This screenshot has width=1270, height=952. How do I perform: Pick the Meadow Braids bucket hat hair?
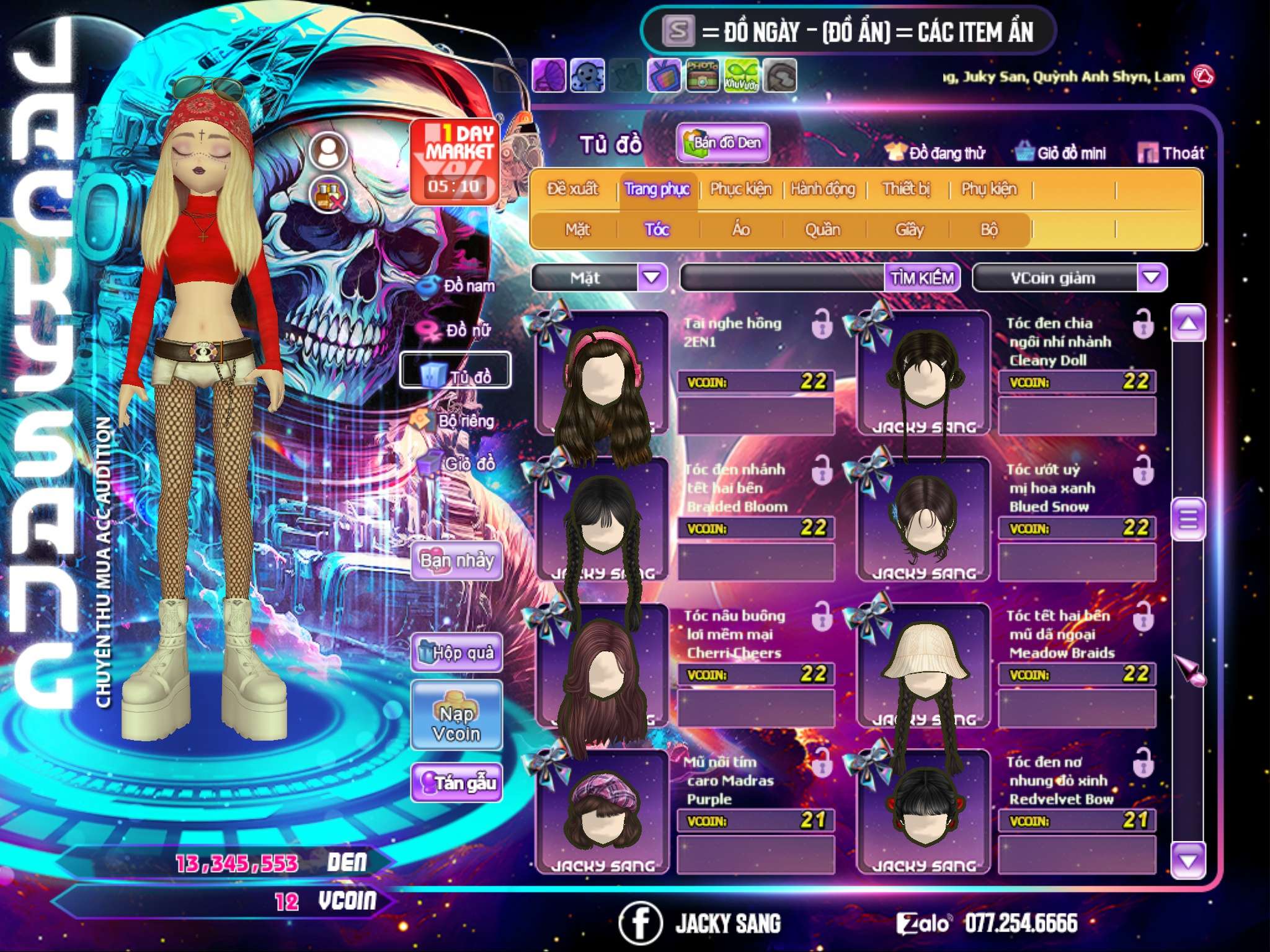pos(923,666)
